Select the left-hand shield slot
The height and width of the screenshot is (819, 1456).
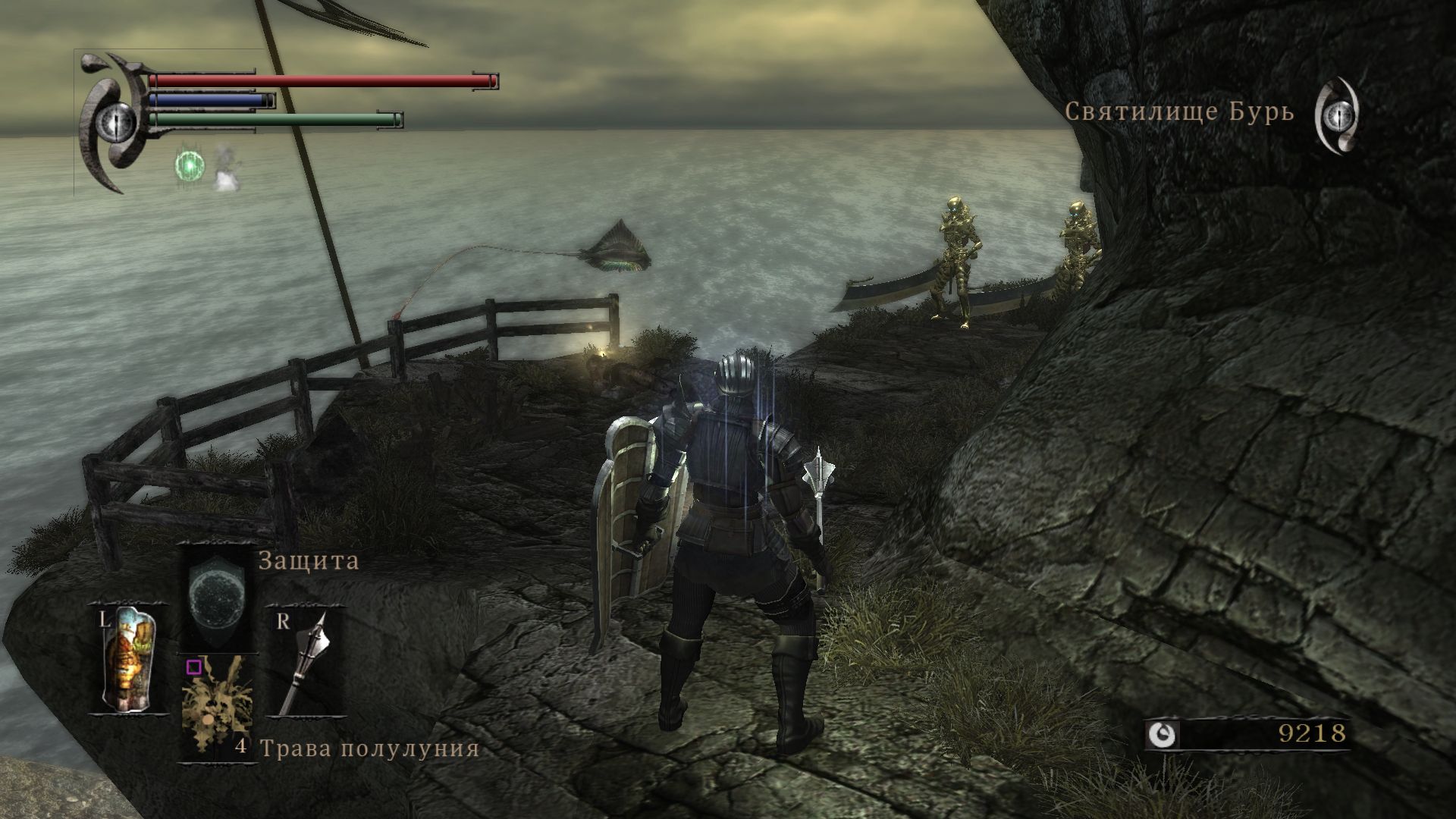coord(130,658)
